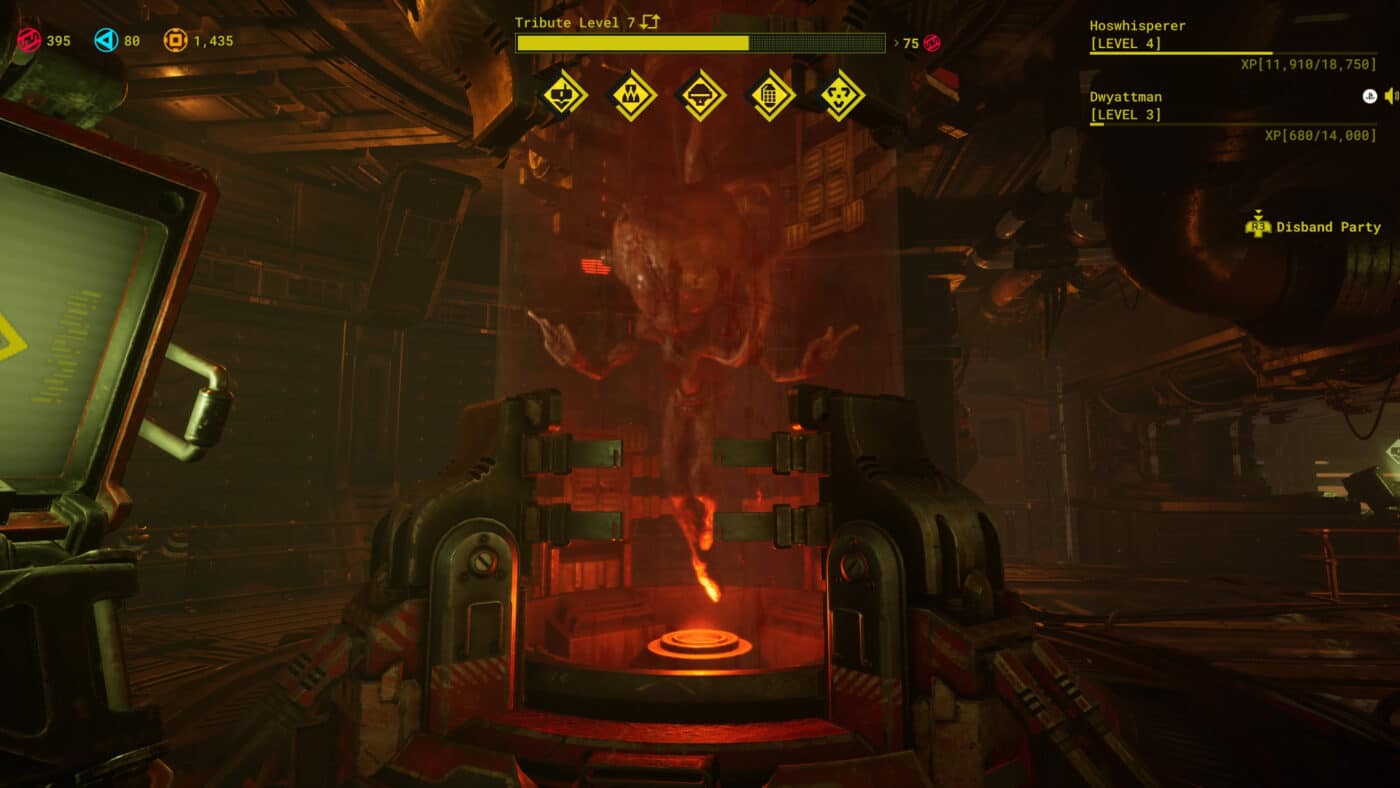Mute Dwyattman using the speaker icon
Screen dimensions: 1400x788
tap(1390, 96)
